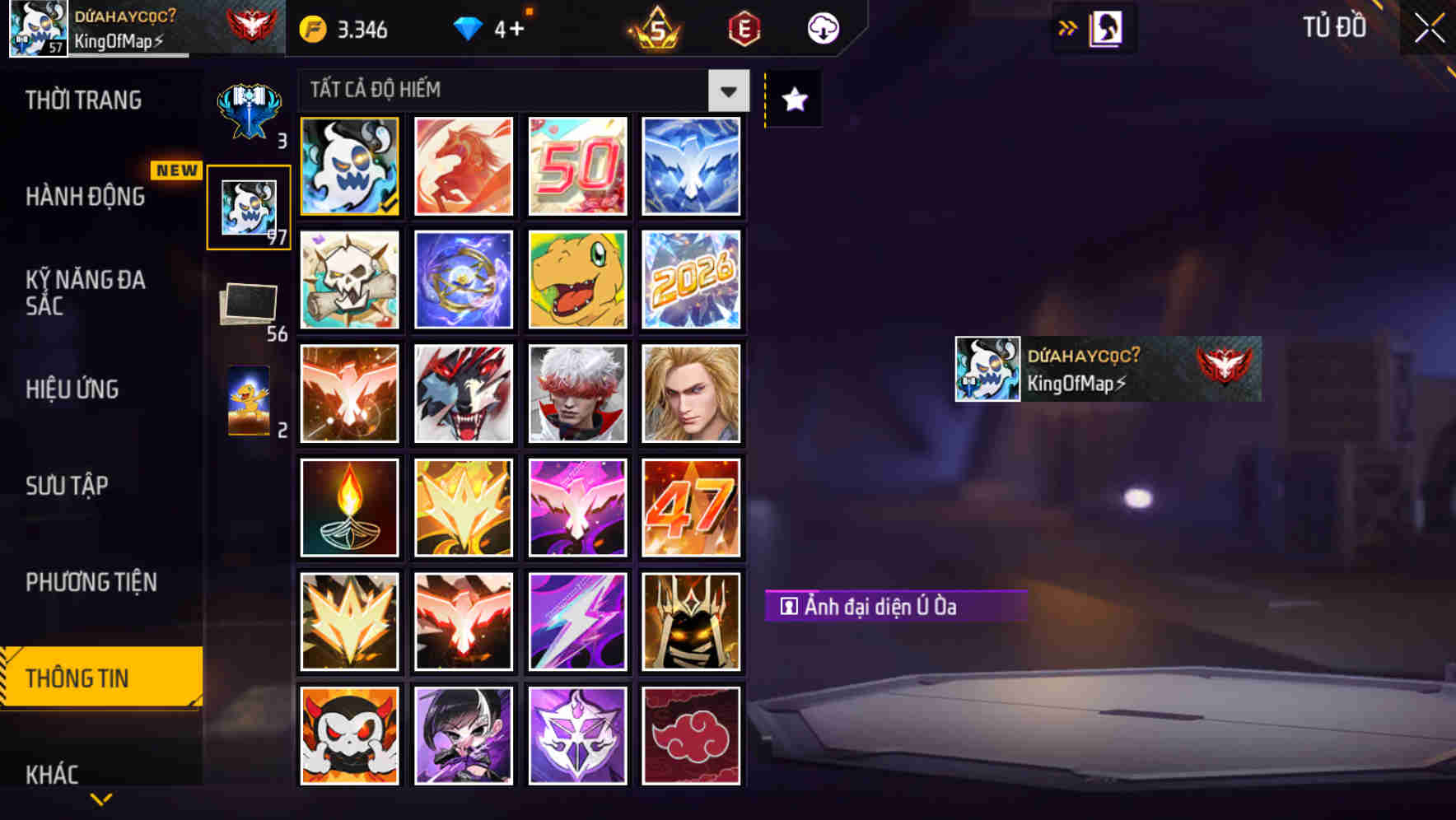The image size is (1456, 820).
Task: Select the banner category showing 3 items
Action: click(x=250, y=107)
